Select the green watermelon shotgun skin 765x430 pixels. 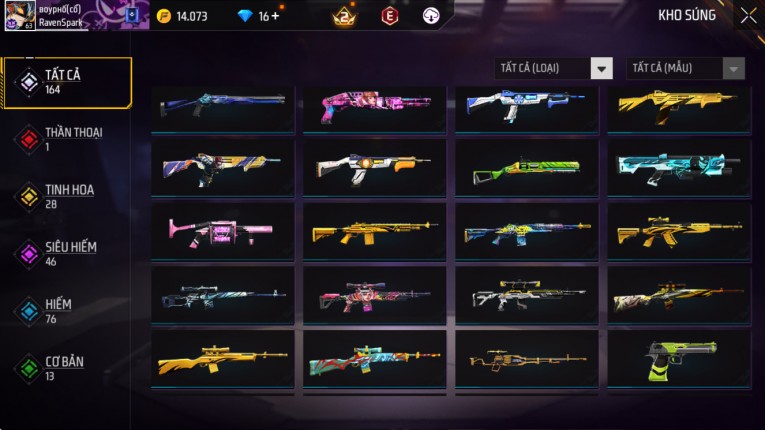(x=527, y=170)
